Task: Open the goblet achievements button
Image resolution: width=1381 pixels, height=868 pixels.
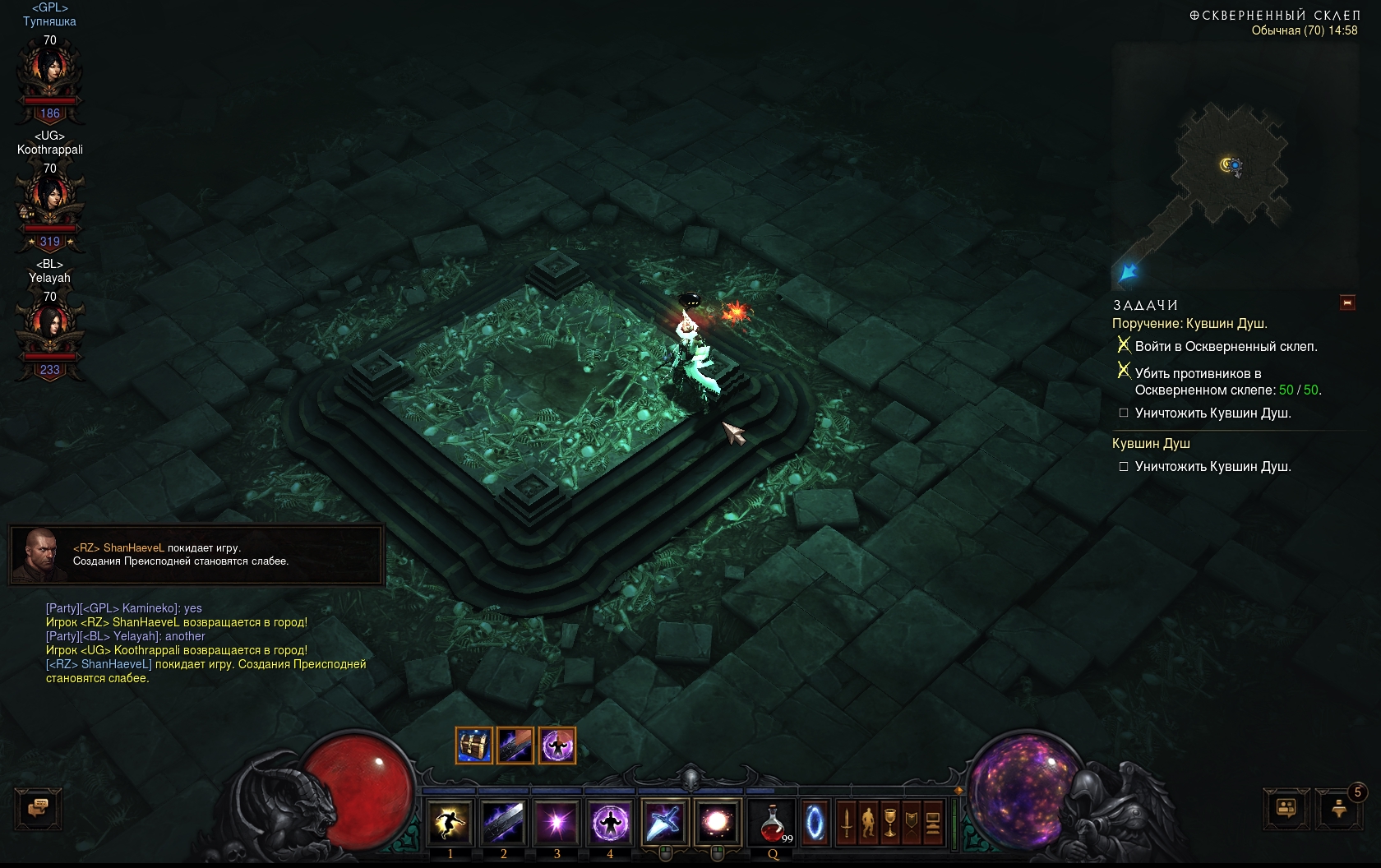Action: pos(889,822)
